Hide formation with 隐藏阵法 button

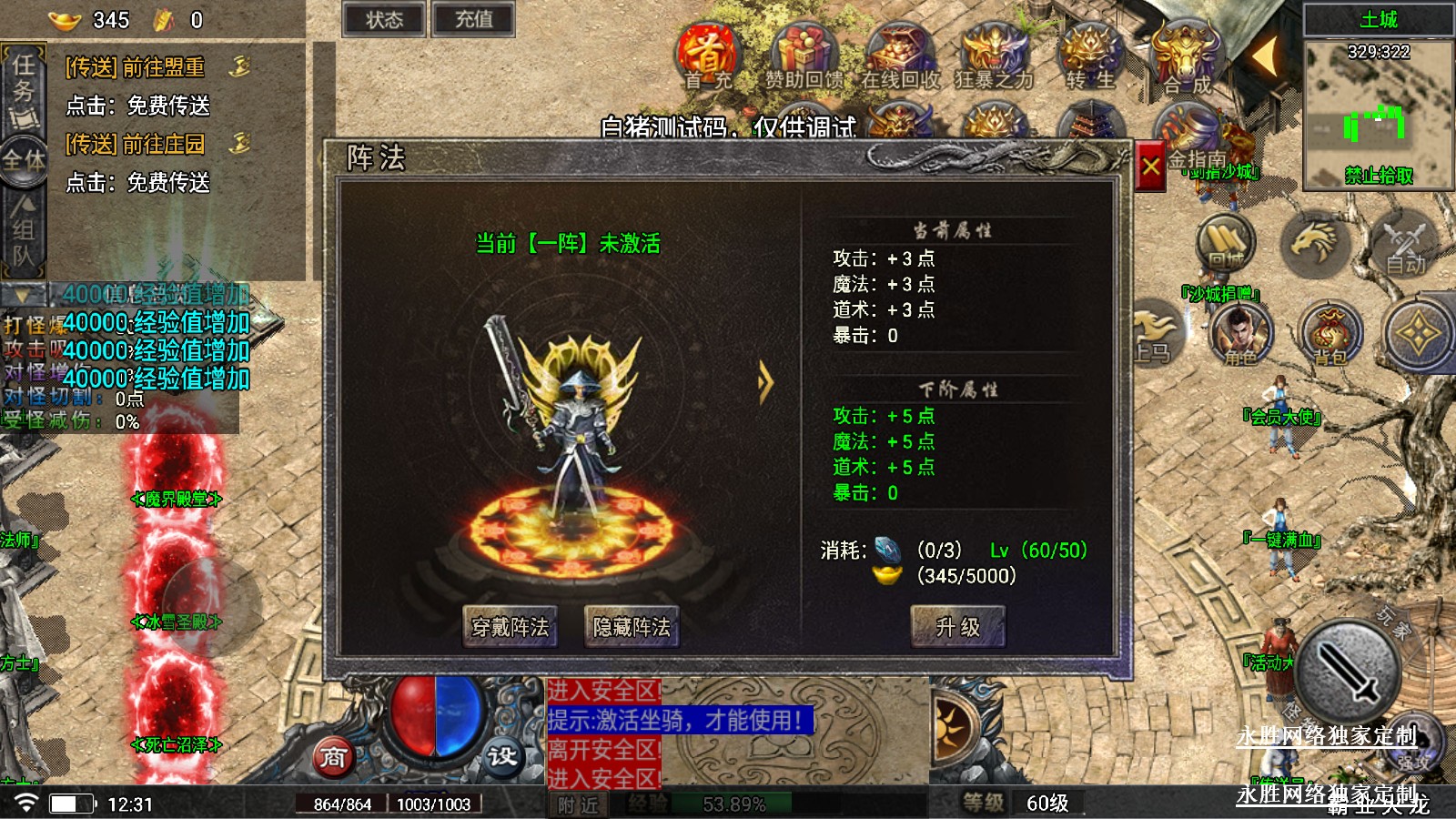pos(631,627)
